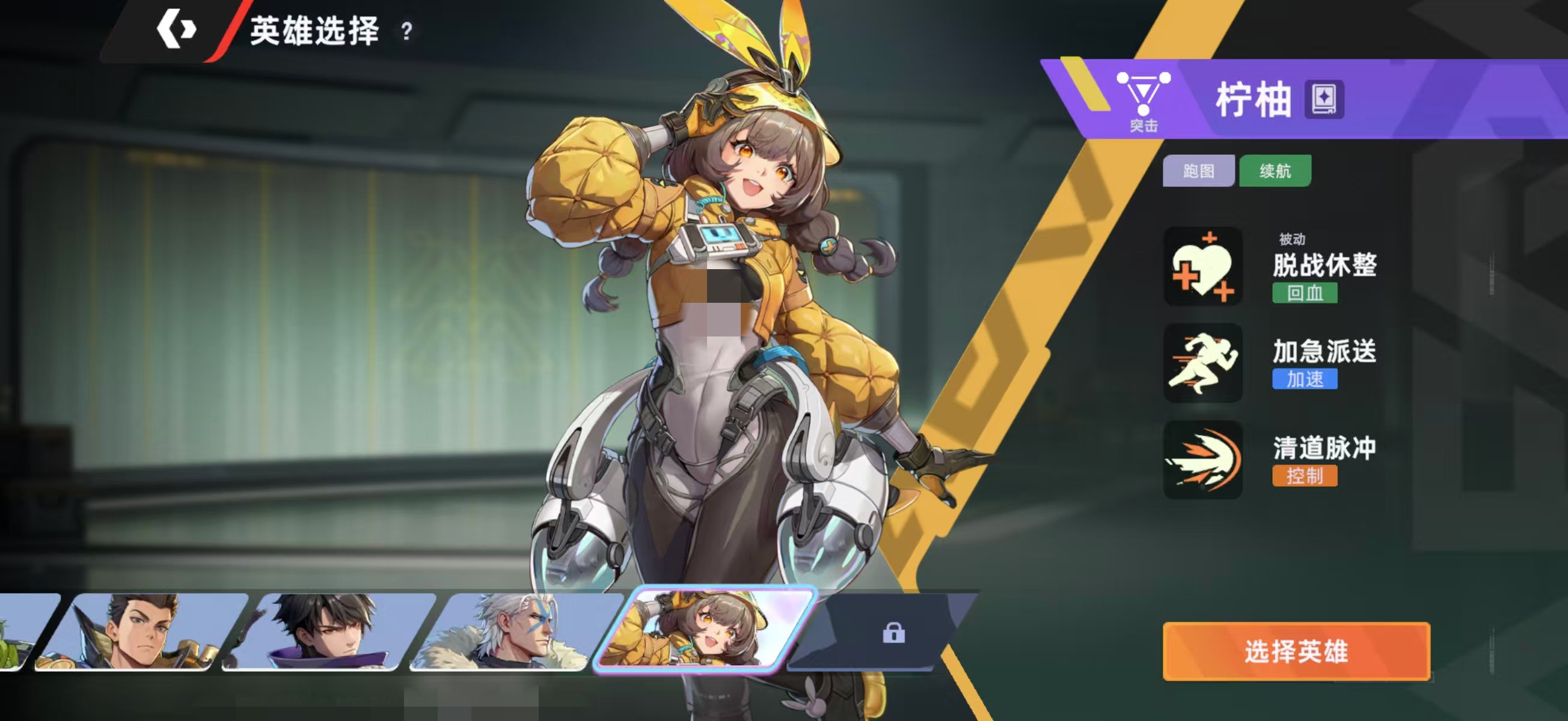Confirm with the 选择英雄 button
The image size is (1568, 721).
pos(1296,651)
